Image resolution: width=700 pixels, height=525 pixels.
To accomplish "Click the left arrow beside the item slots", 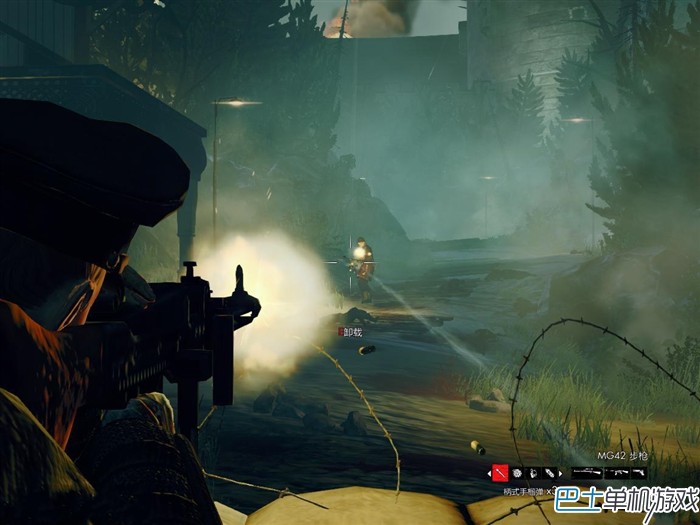I will (488, 473).
